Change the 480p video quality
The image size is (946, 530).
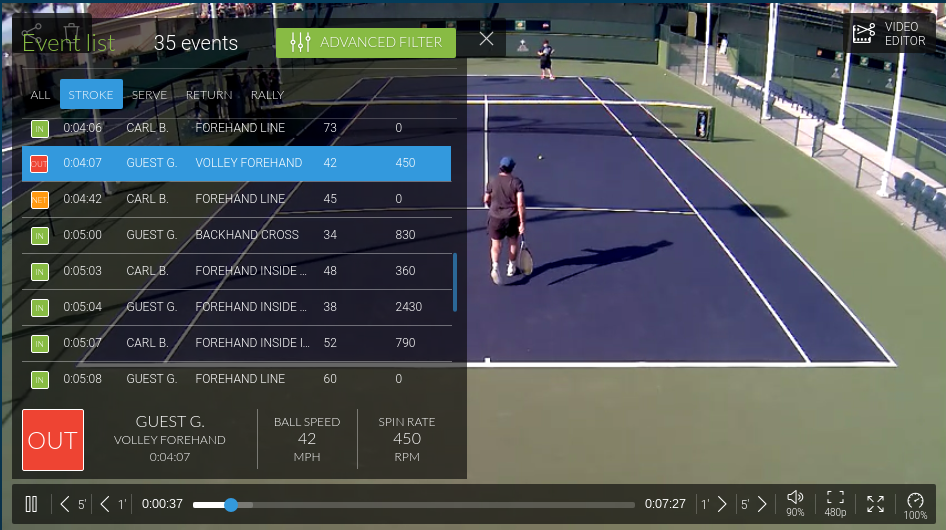(x=836, y=503)
